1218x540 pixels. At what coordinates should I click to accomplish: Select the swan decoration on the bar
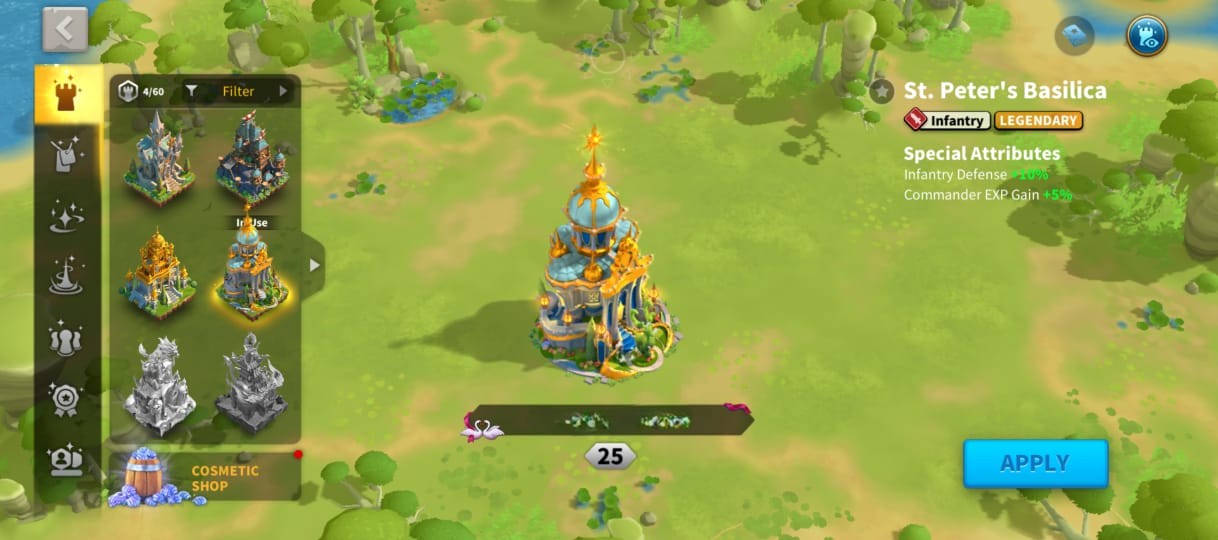(482, 428)
